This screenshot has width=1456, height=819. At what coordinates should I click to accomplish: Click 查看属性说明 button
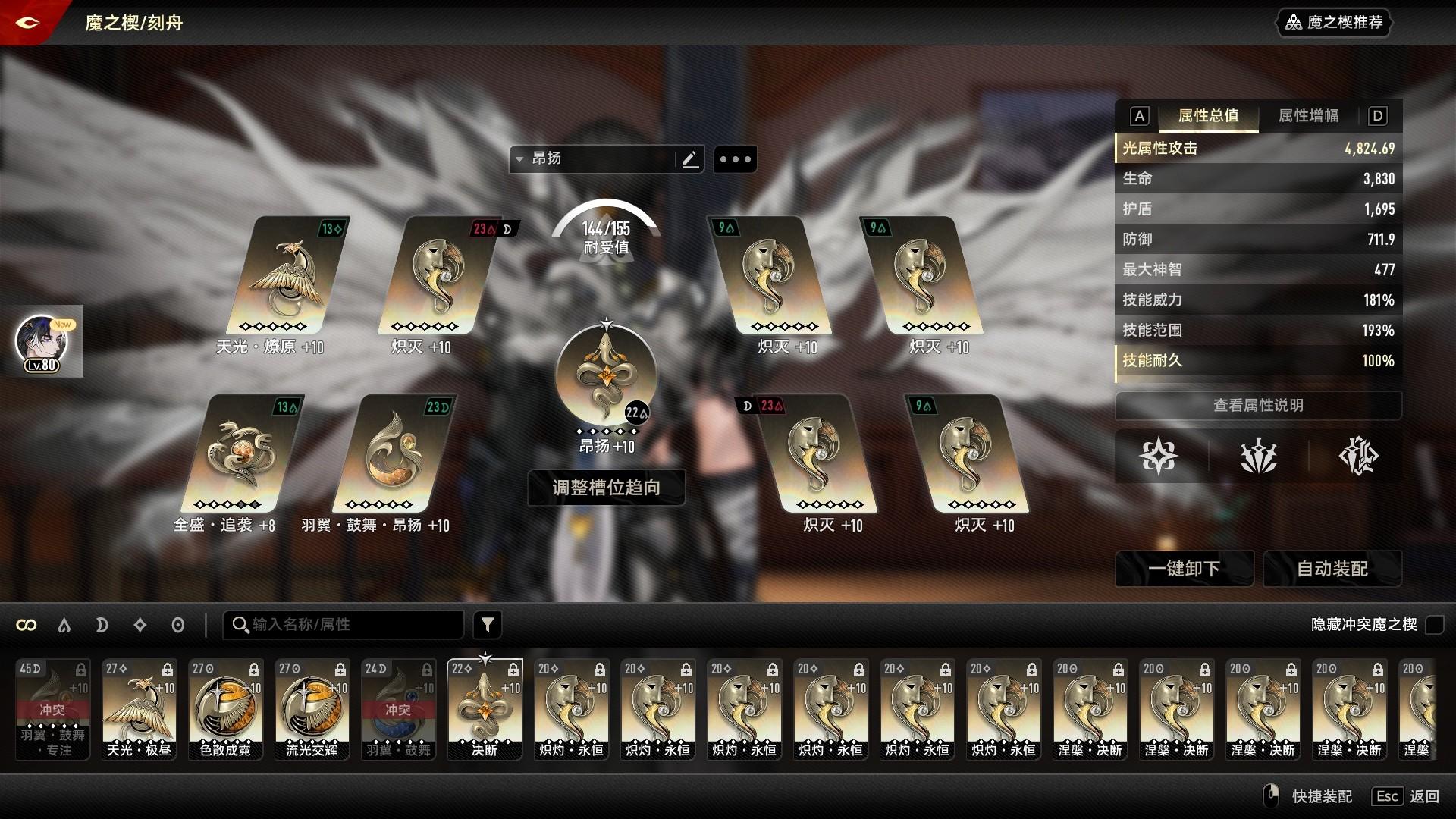pos(1257,406)
